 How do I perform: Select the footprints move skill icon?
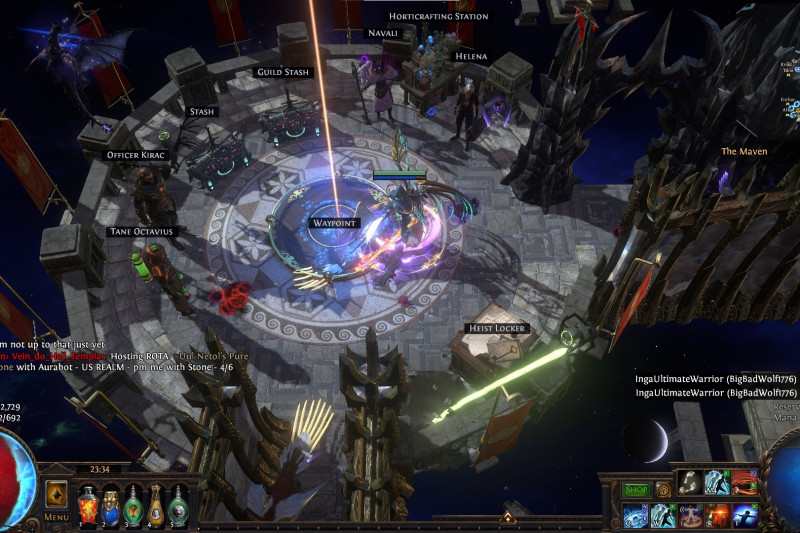691,483
